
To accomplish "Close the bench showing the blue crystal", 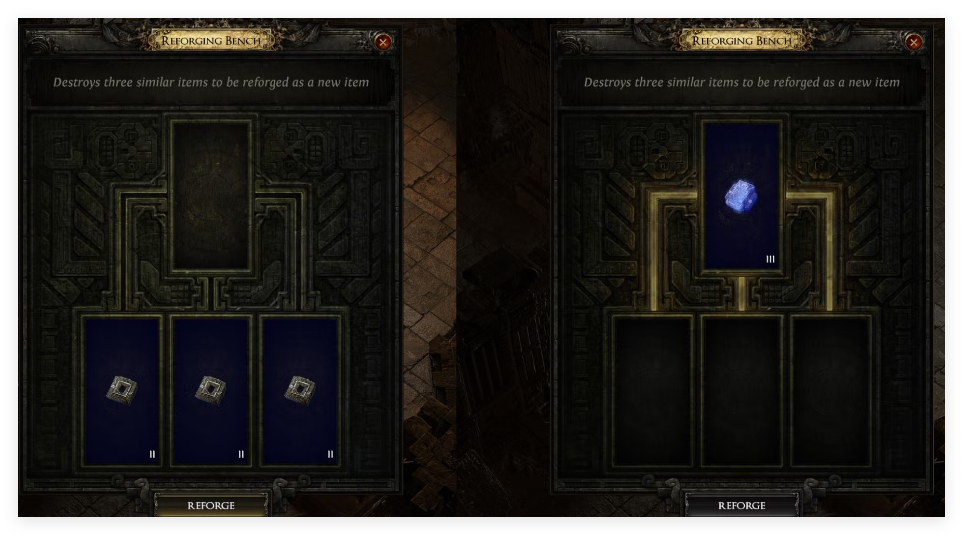I will tap(913, 42).
